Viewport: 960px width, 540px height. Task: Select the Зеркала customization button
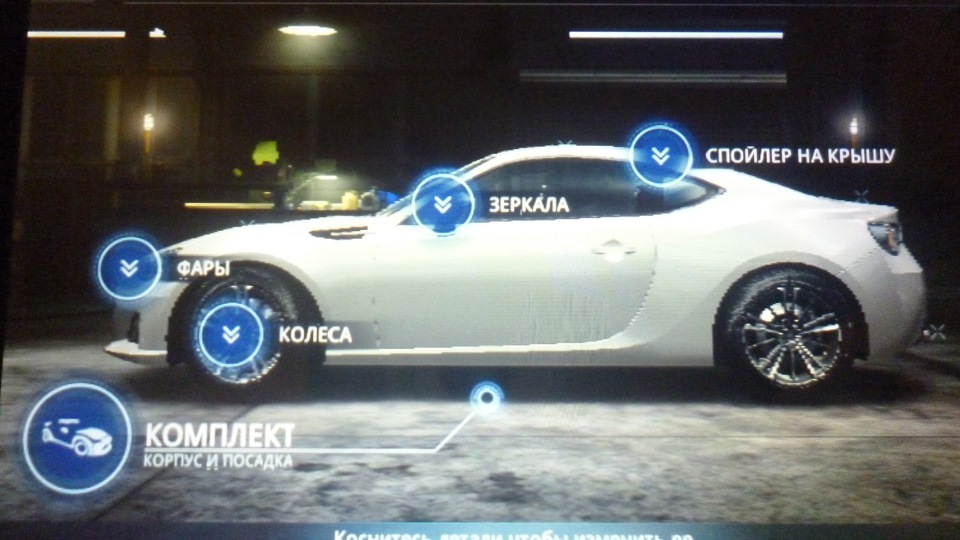[x=443, y=204]
